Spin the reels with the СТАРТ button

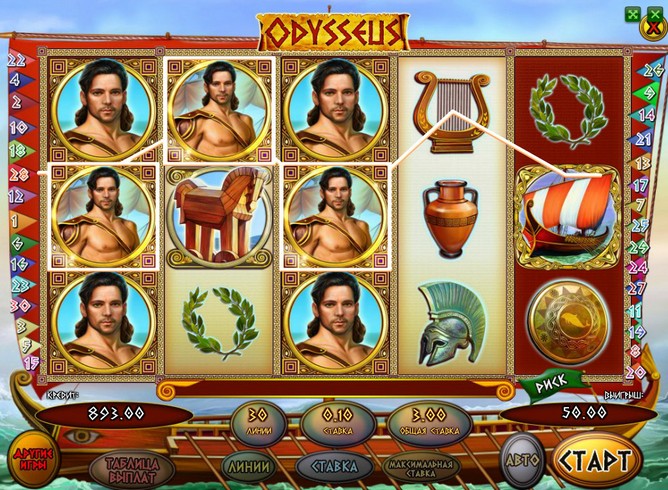pos(596,461)
